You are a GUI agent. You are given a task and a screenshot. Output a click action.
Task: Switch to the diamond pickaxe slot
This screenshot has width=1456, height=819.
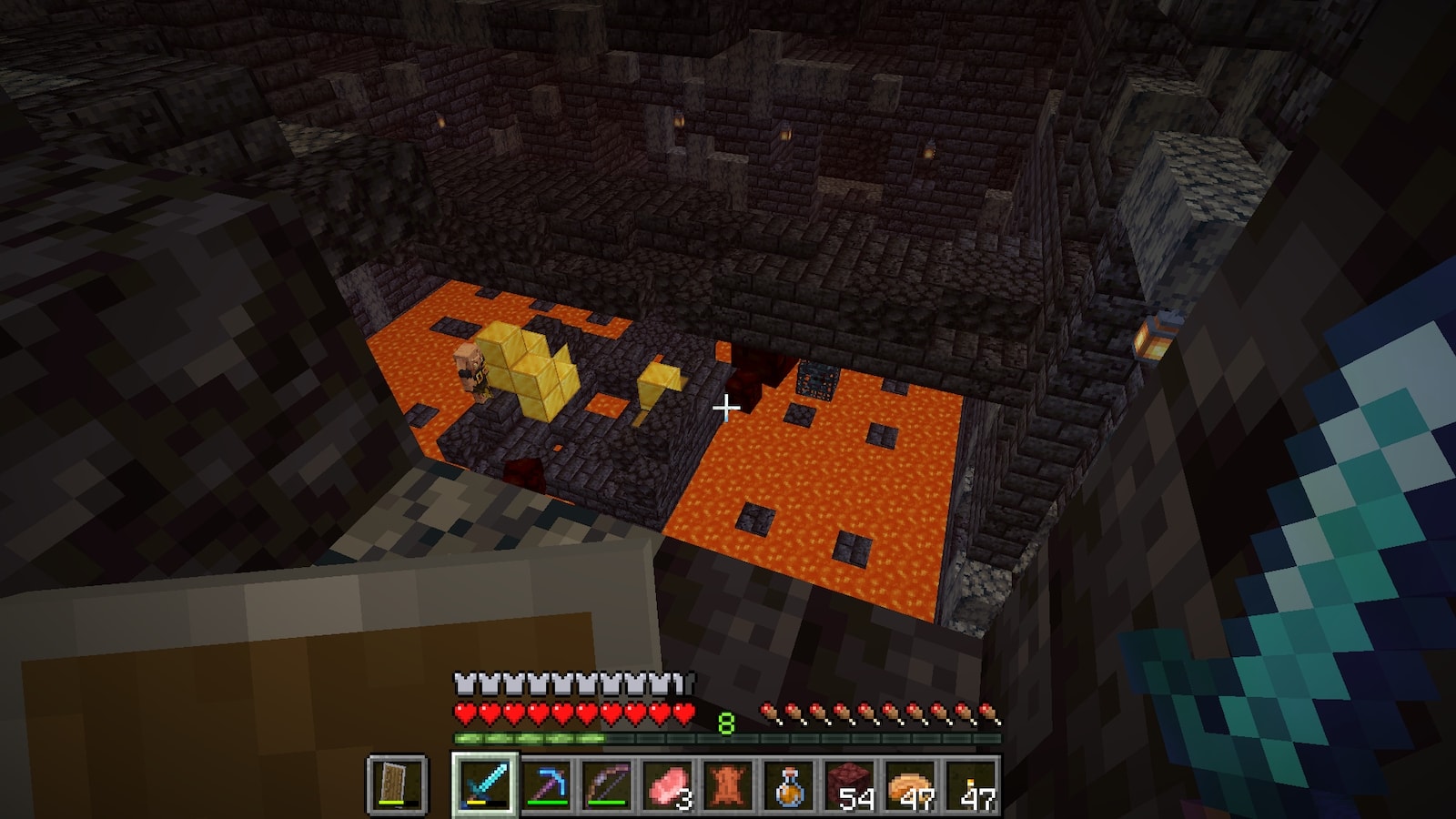point(546,784)
